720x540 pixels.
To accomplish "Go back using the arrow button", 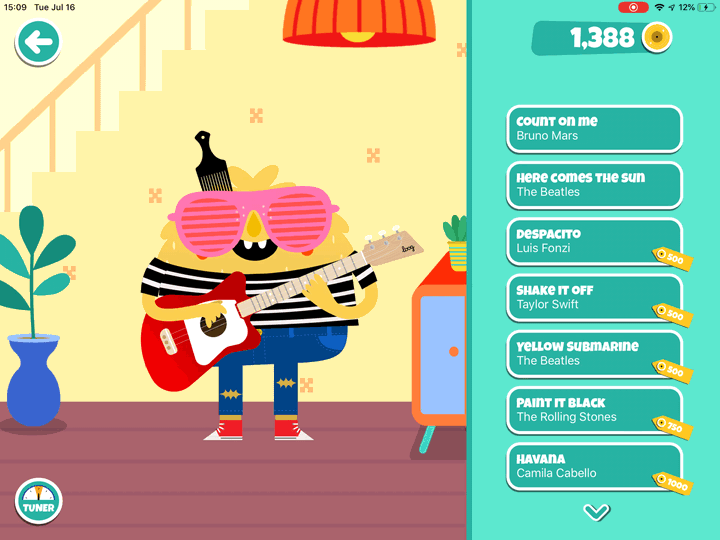I will (x=38, y=42).
